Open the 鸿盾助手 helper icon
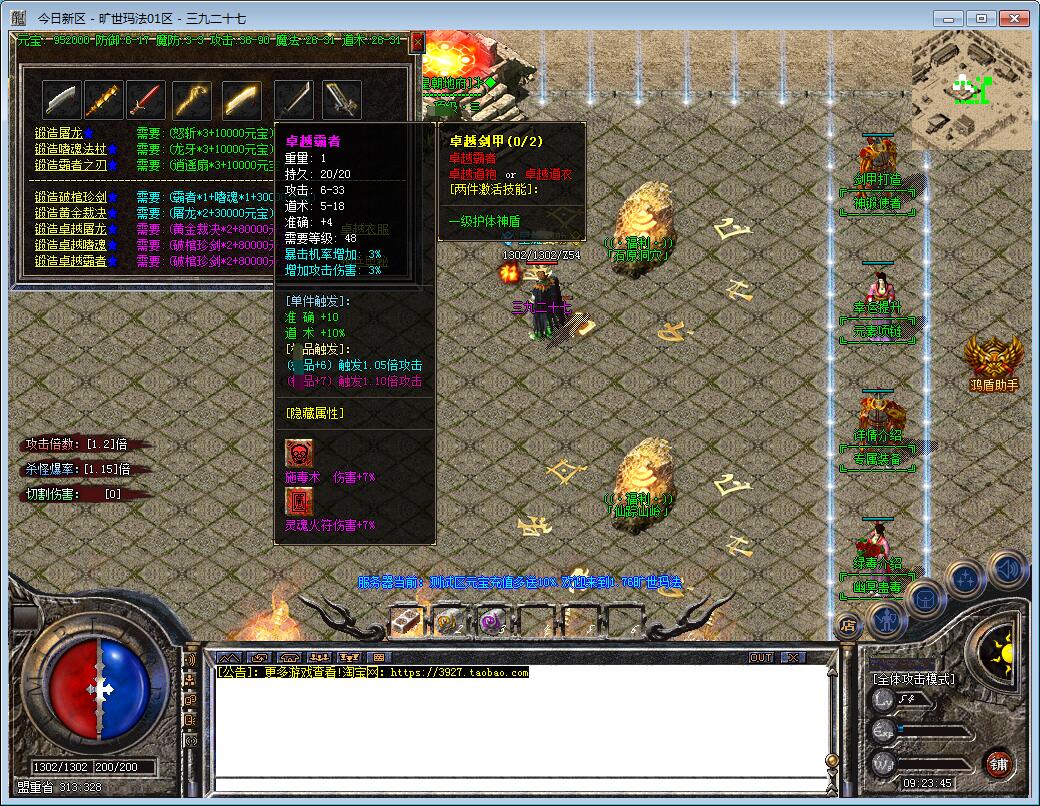This screenshot has width=1040, height=806. (993, 358)
